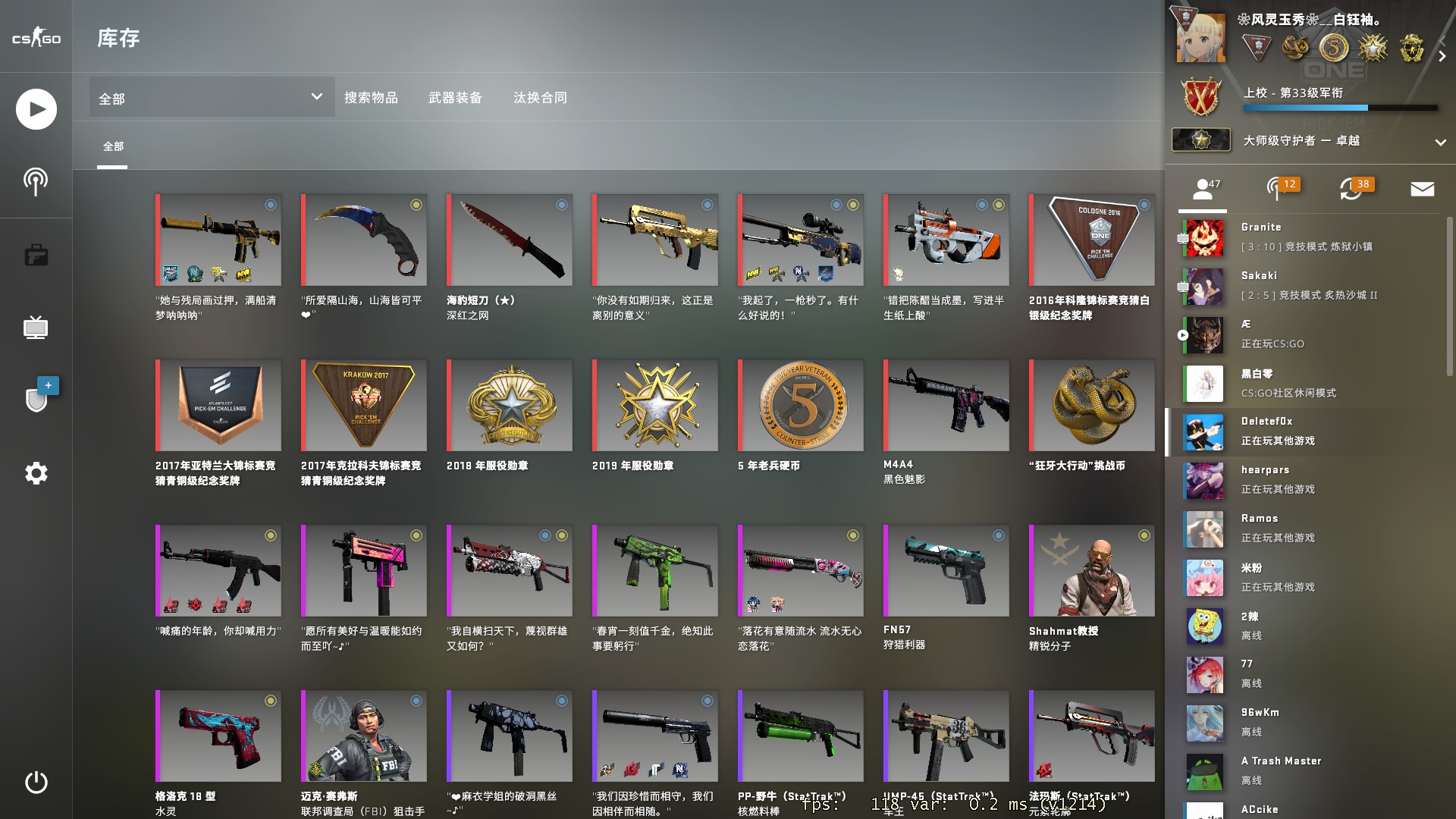Expand the 大师级守护者 rank dropdown
Viewport: 1456px width, 819px height.
tap(1440, 142)
